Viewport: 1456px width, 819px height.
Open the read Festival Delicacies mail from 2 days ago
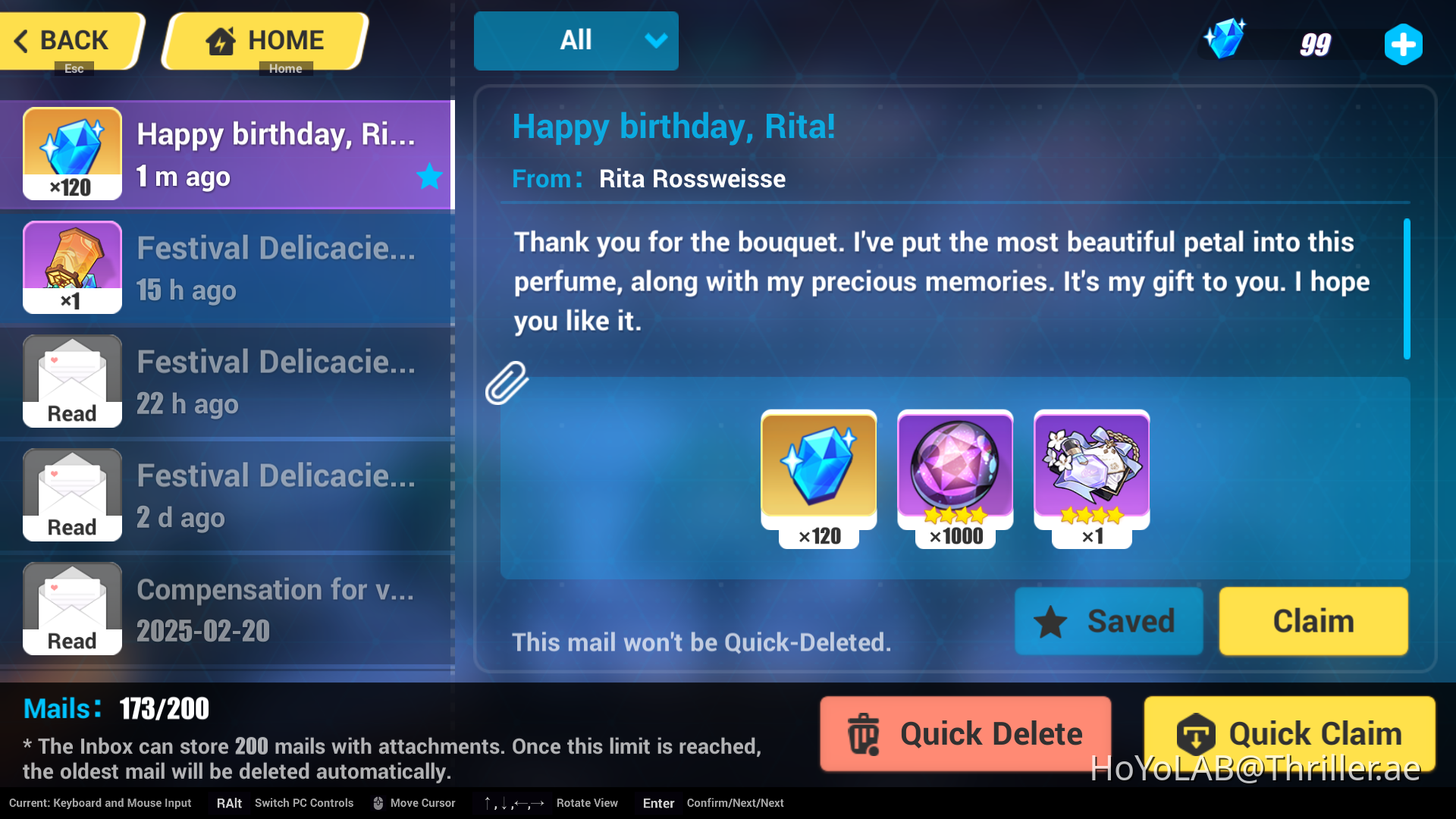[x=227, y=494]
